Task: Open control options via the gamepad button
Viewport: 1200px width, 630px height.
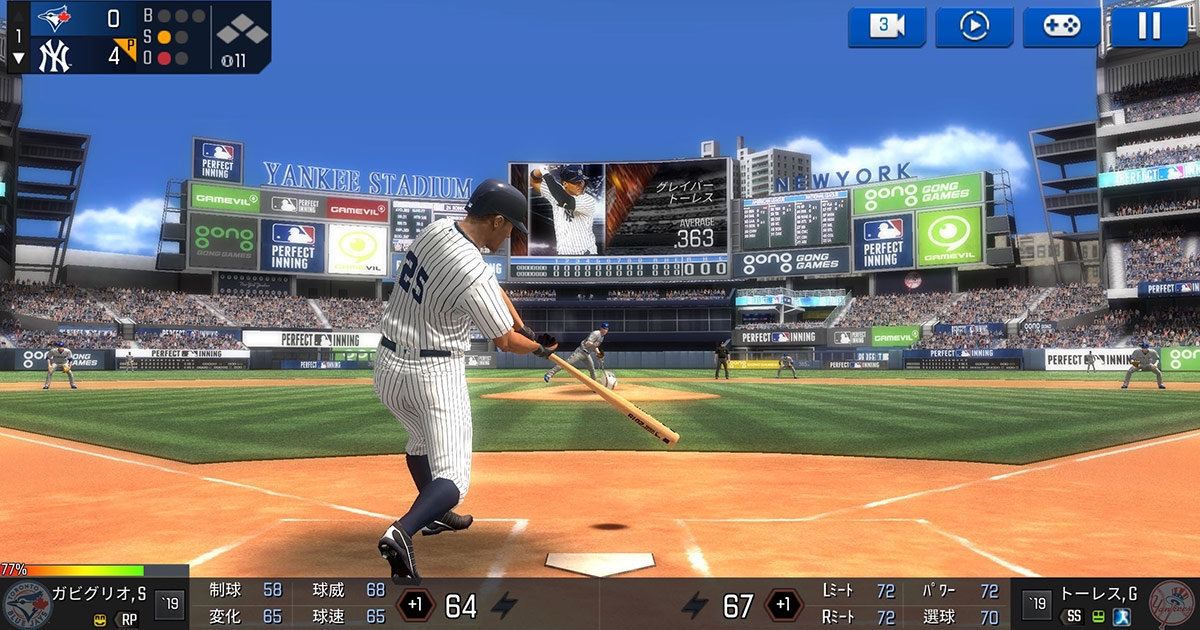Action: pyautogui.click(x=1061, y=26)
